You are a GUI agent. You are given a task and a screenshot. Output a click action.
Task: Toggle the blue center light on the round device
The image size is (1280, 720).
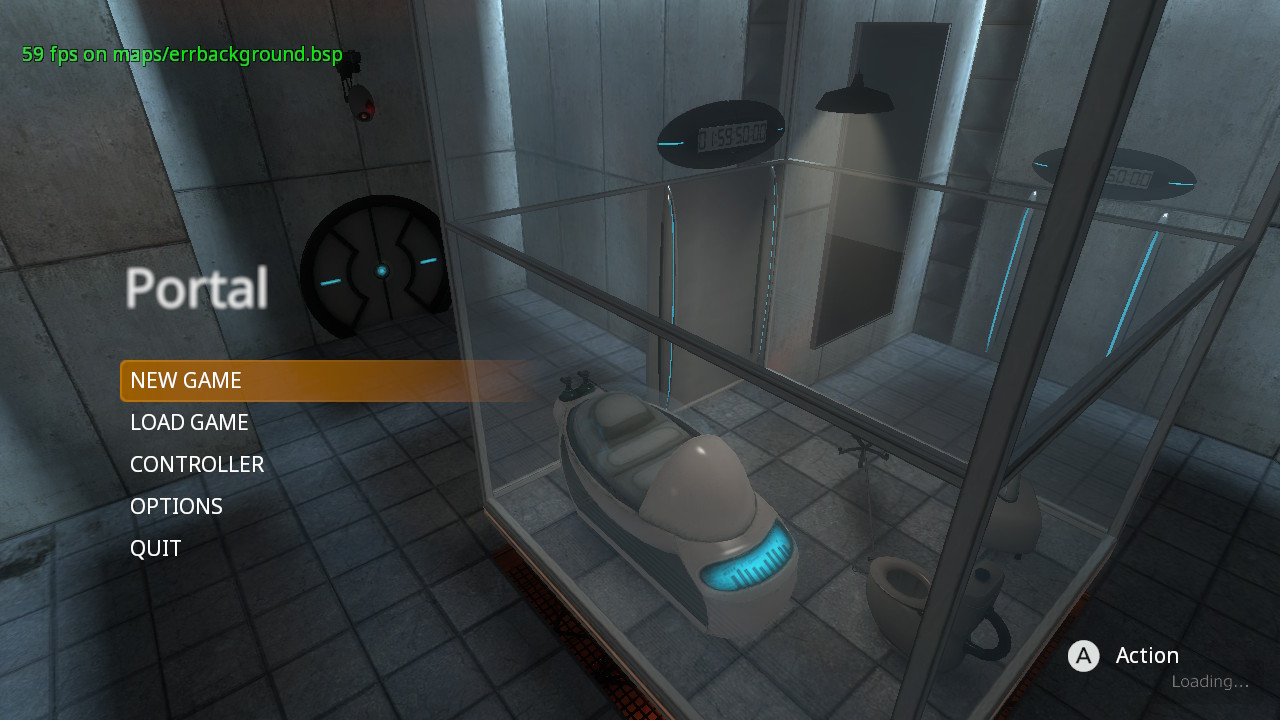[383, 268]
